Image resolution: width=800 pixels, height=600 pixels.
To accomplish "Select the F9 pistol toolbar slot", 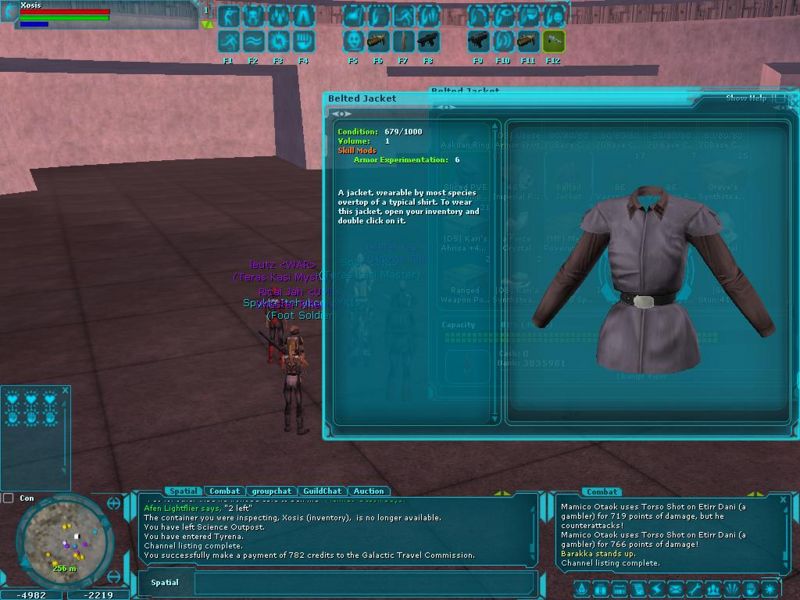I will click(478, 41).
